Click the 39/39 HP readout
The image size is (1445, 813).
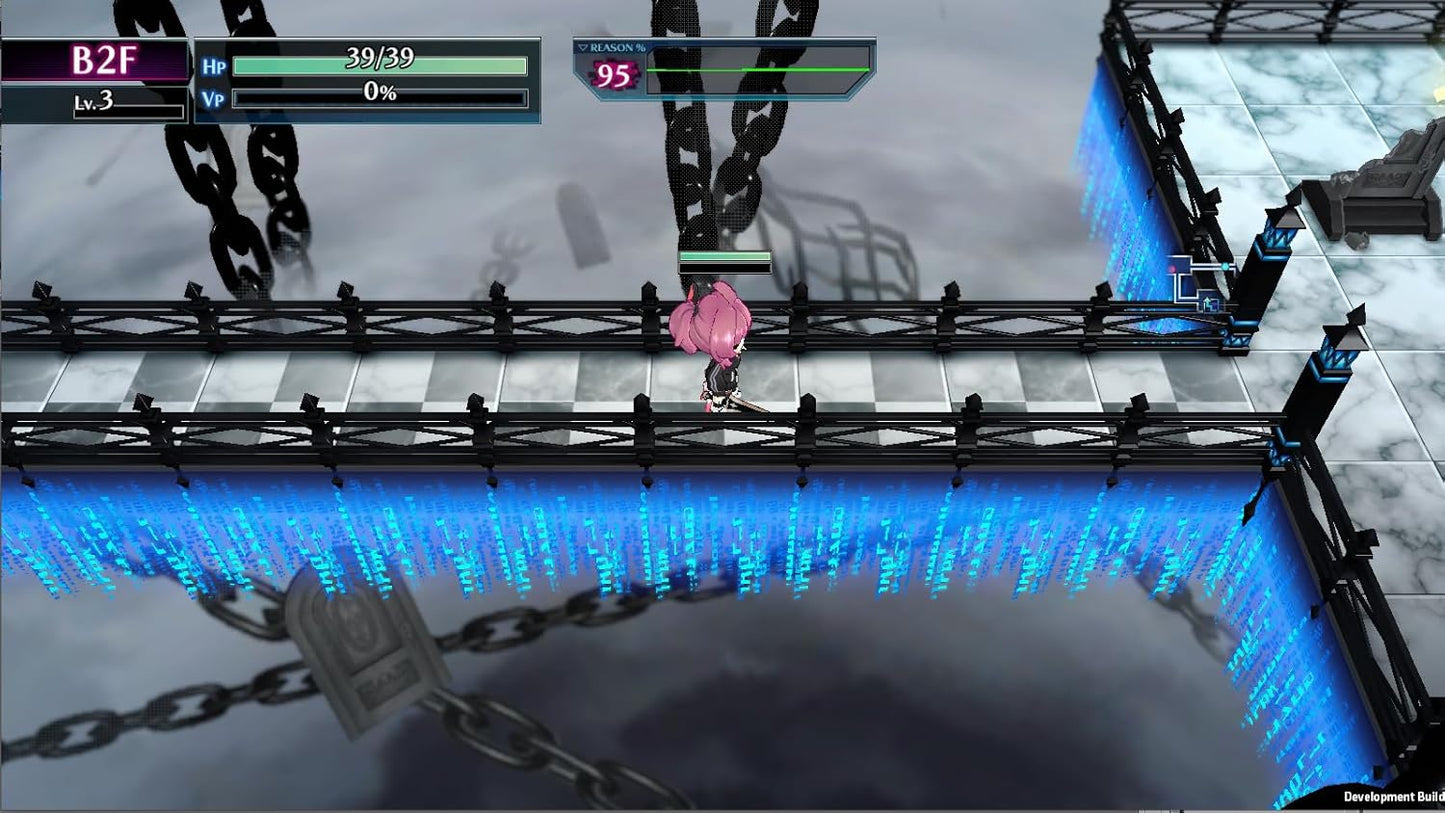click(378, 60)
